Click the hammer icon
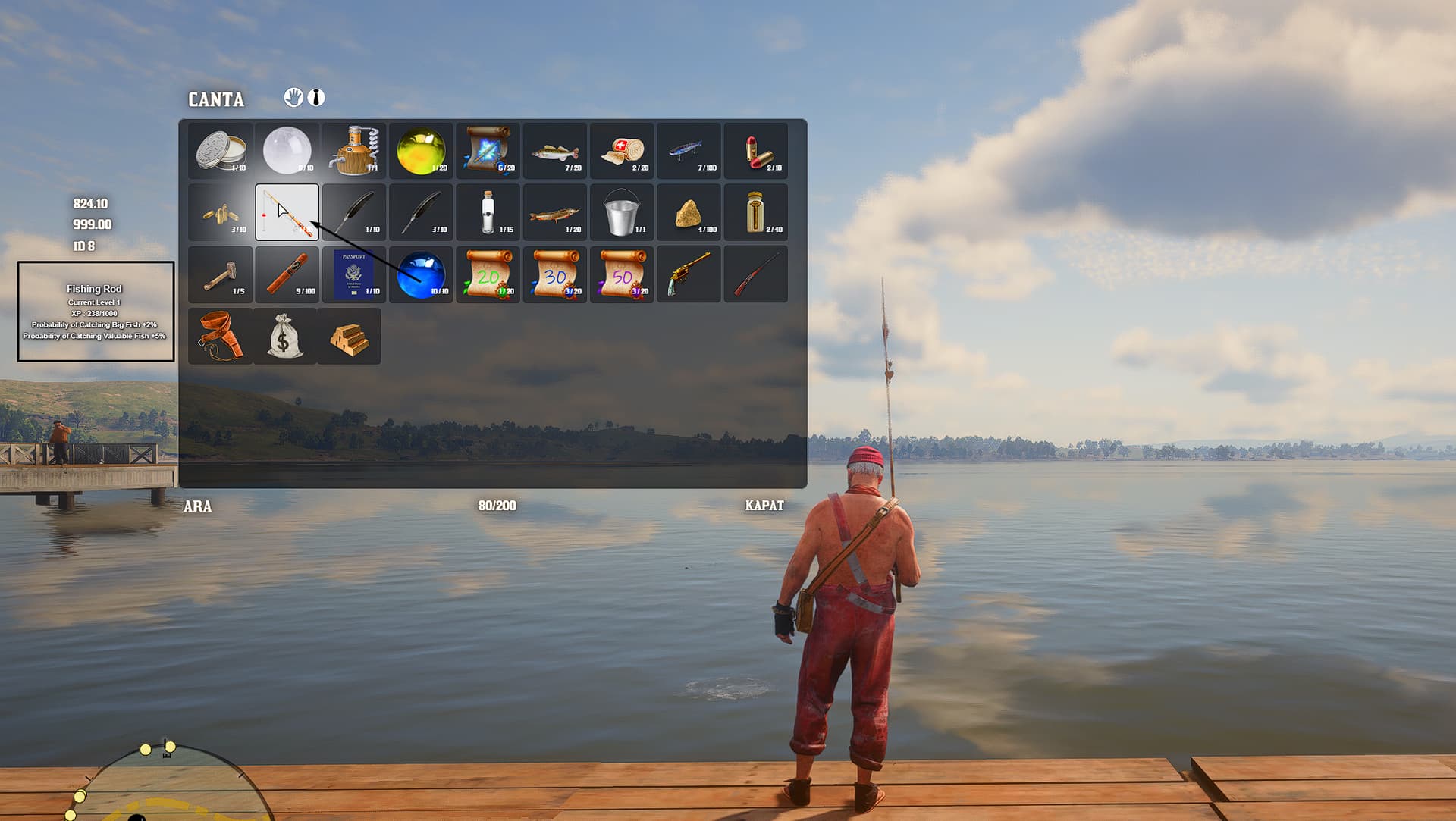 pyautogui.click(x=220, y=274)
